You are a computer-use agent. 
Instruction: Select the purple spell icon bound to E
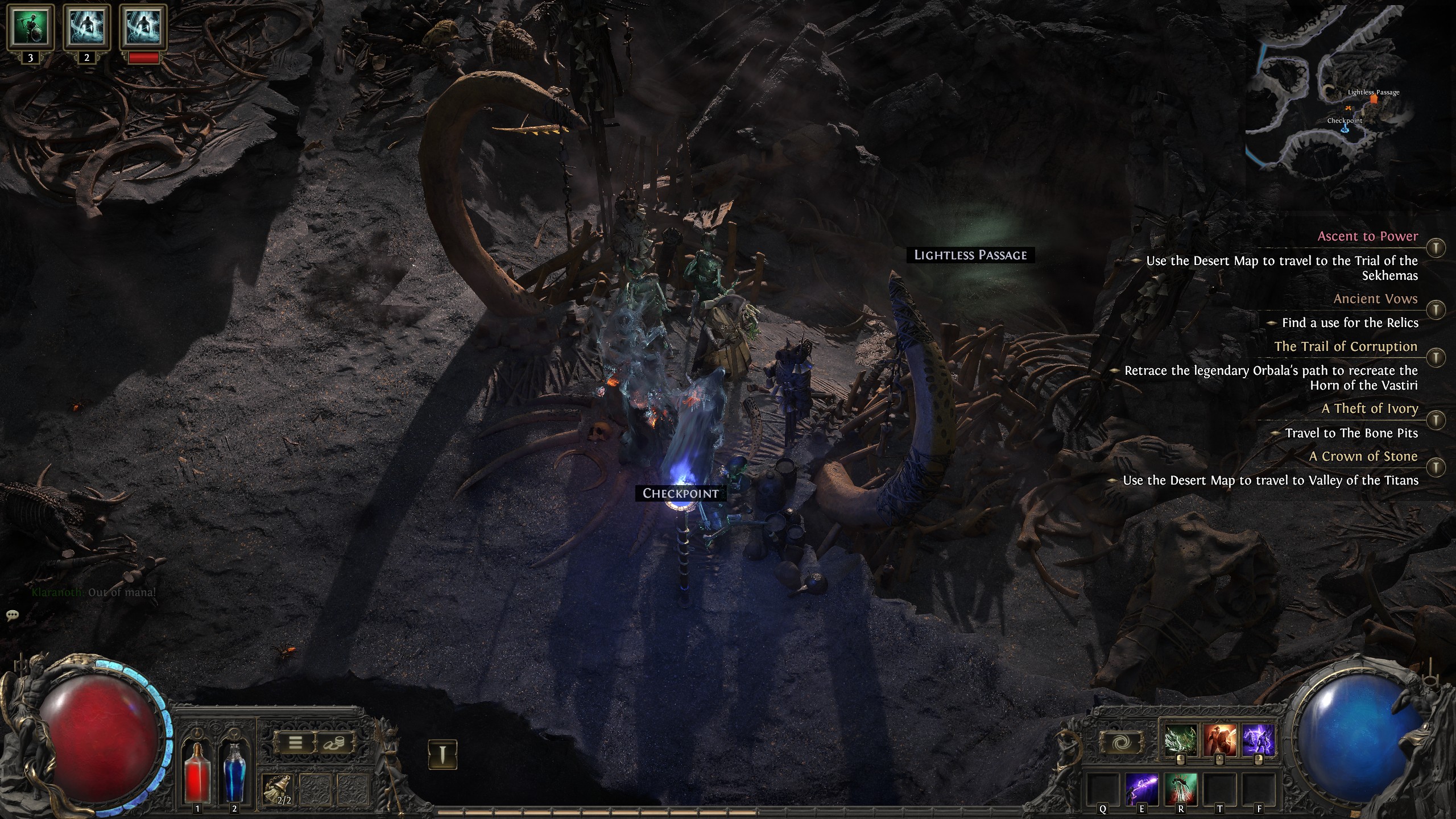coord(1141,791)
